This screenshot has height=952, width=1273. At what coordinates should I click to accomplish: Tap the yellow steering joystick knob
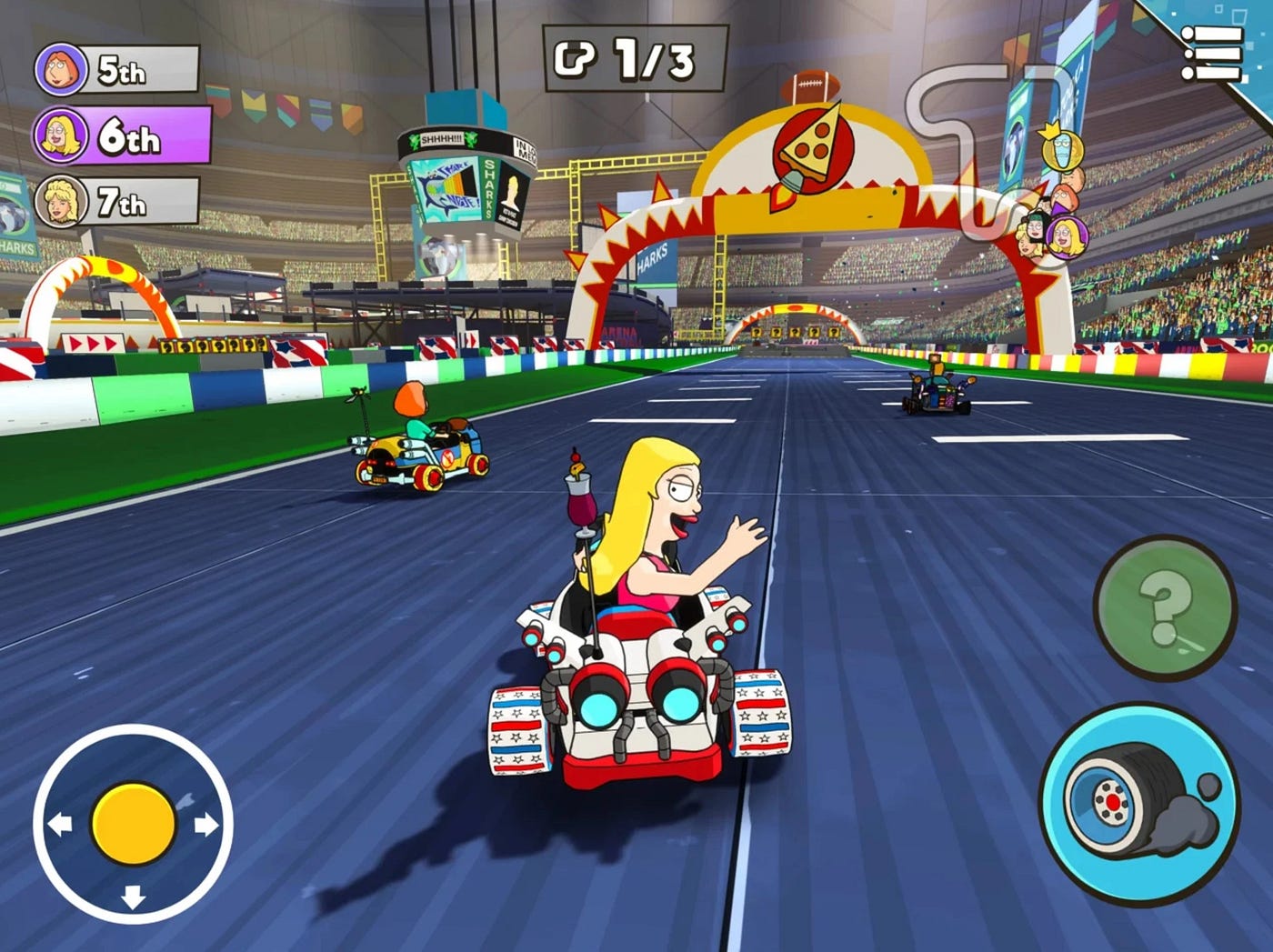(133, 824)
